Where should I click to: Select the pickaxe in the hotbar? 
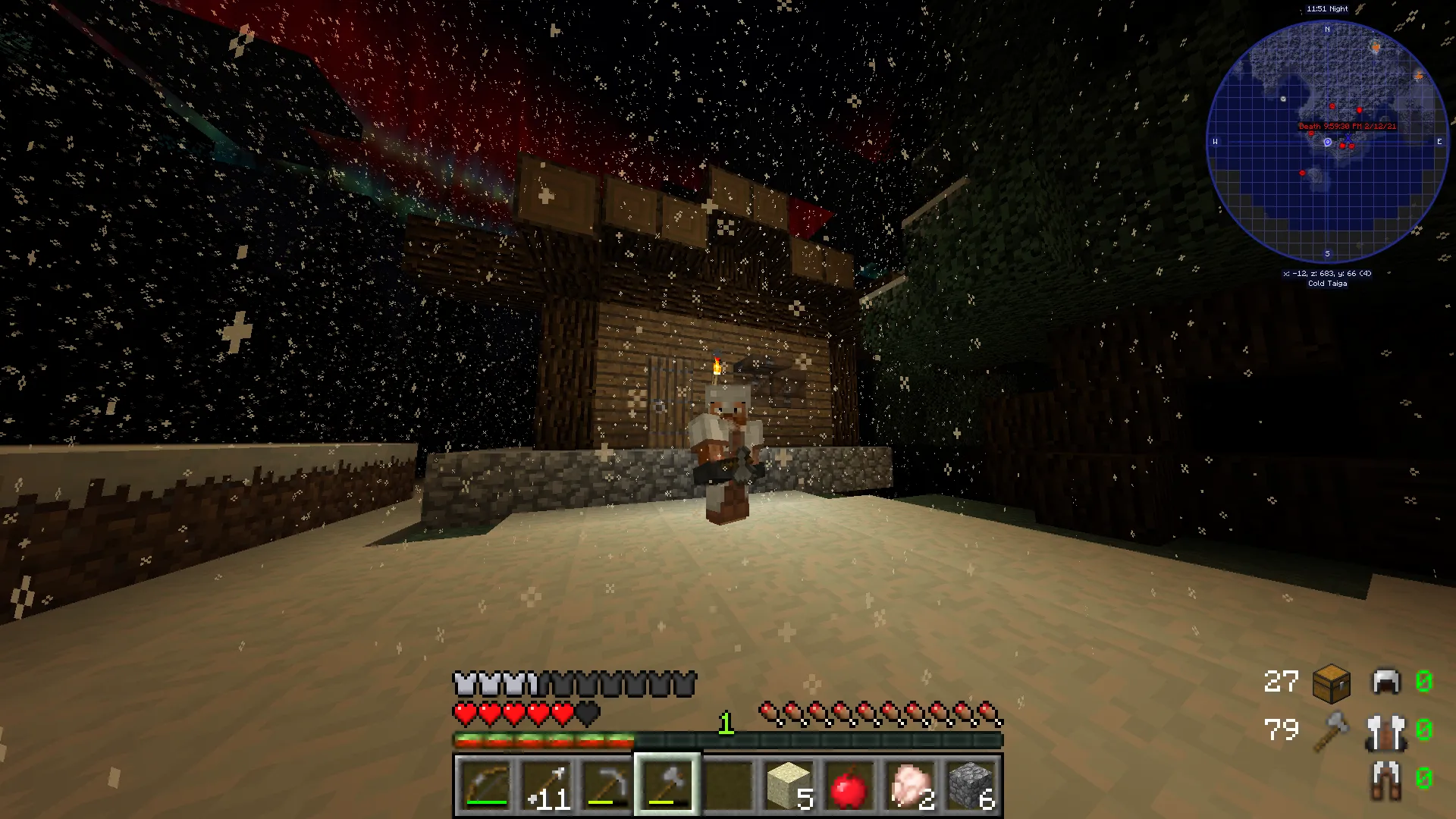(606, 785)
